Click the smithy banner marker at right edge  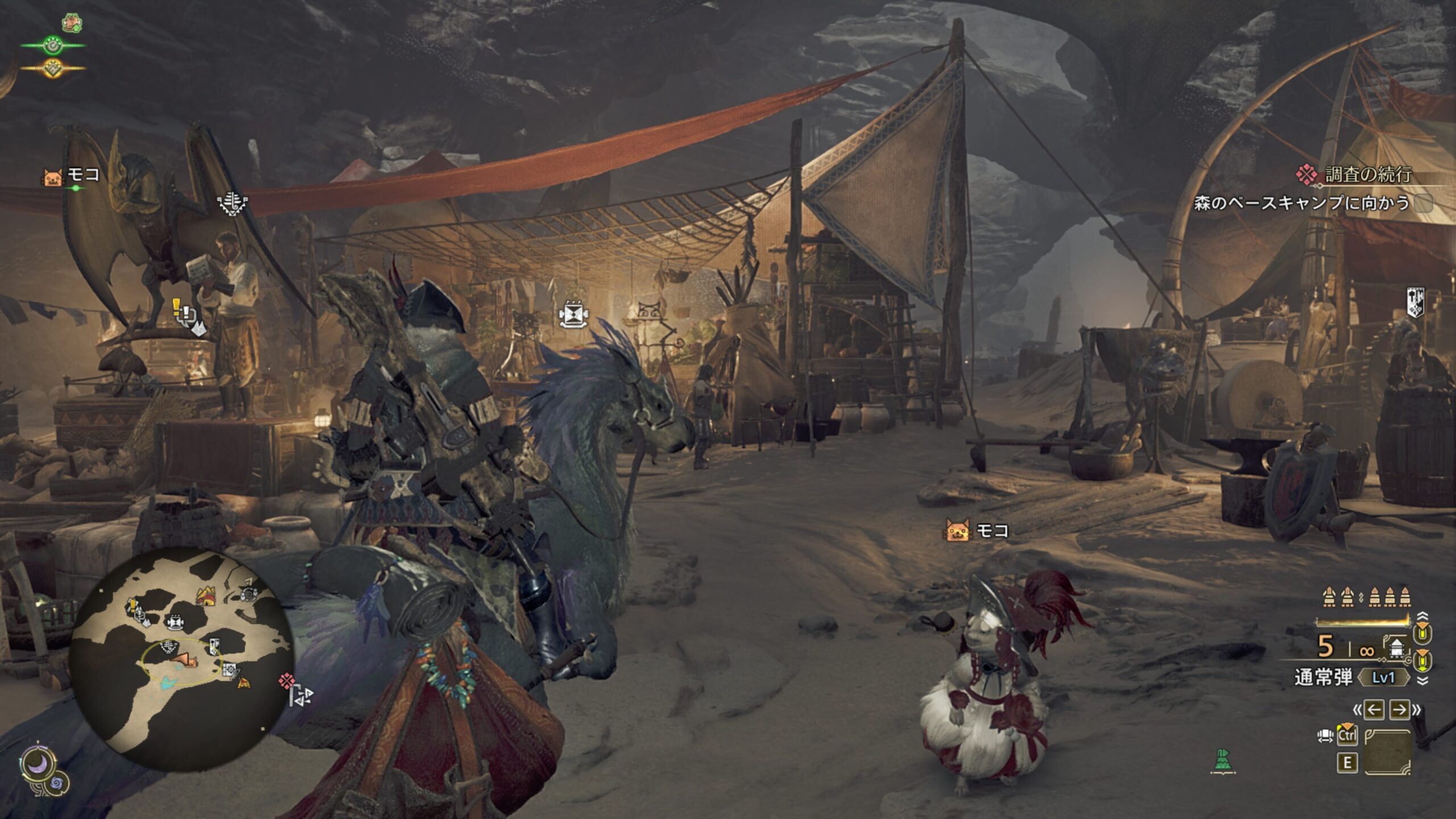(1415, 301)
